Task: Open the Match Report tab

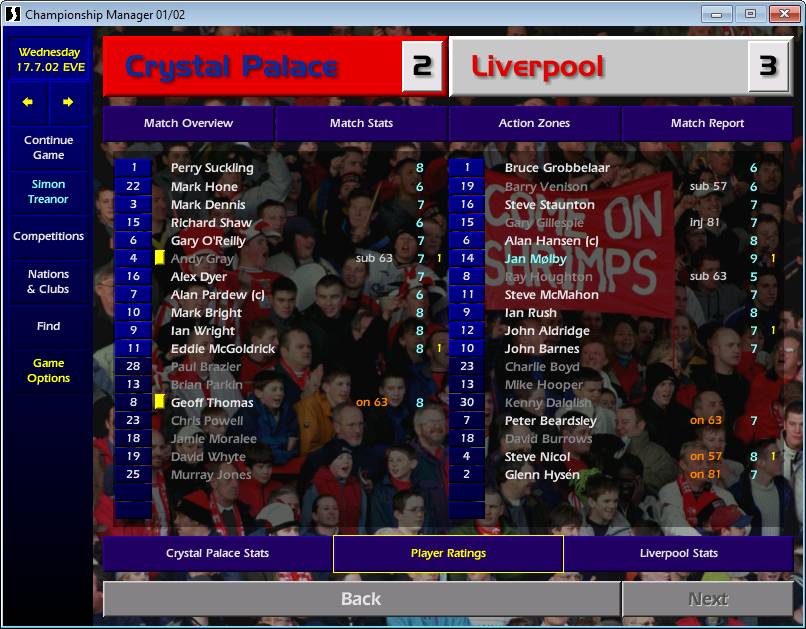Action: (x=707, y=123)
